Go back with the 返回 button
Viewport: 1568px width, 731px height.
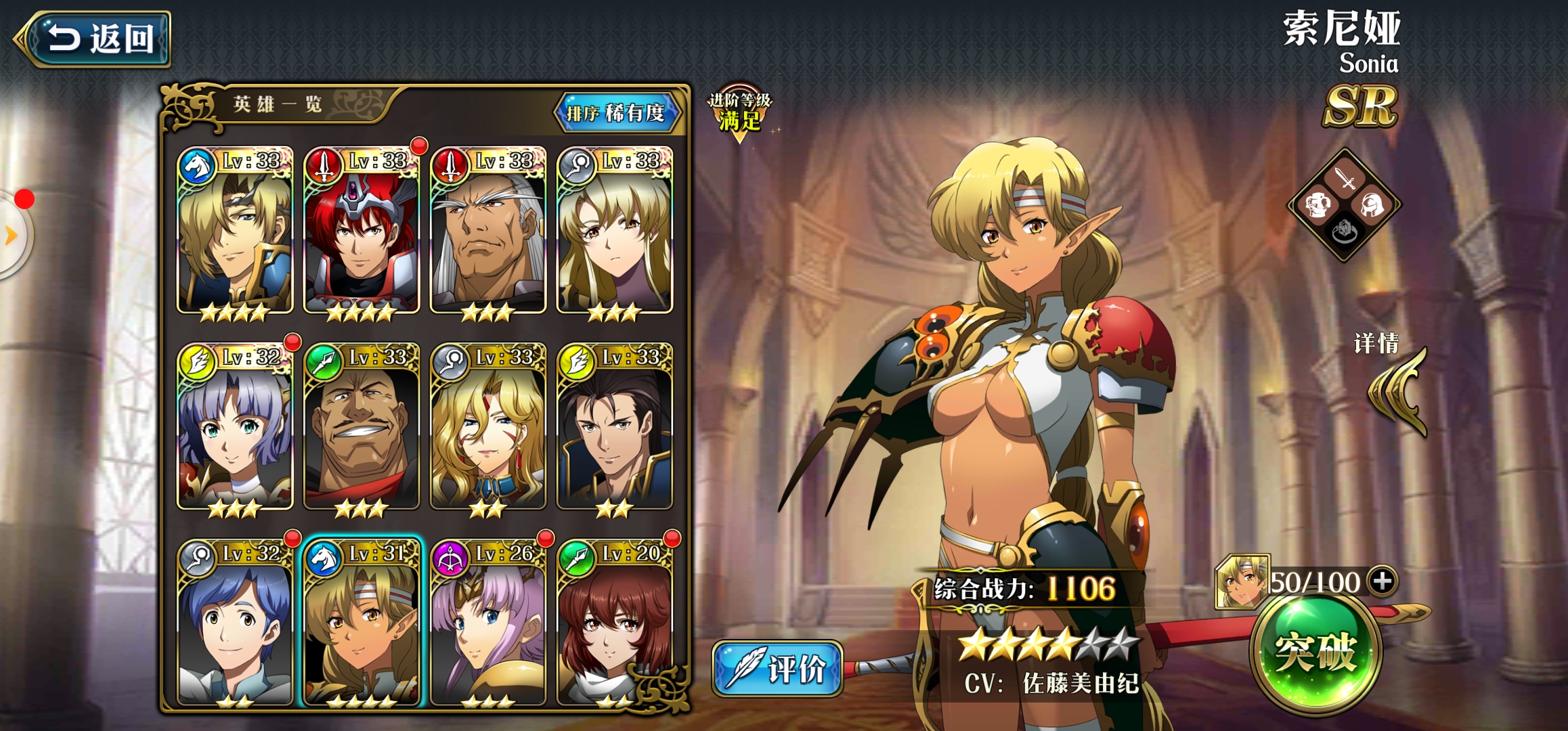click(95, 39)
